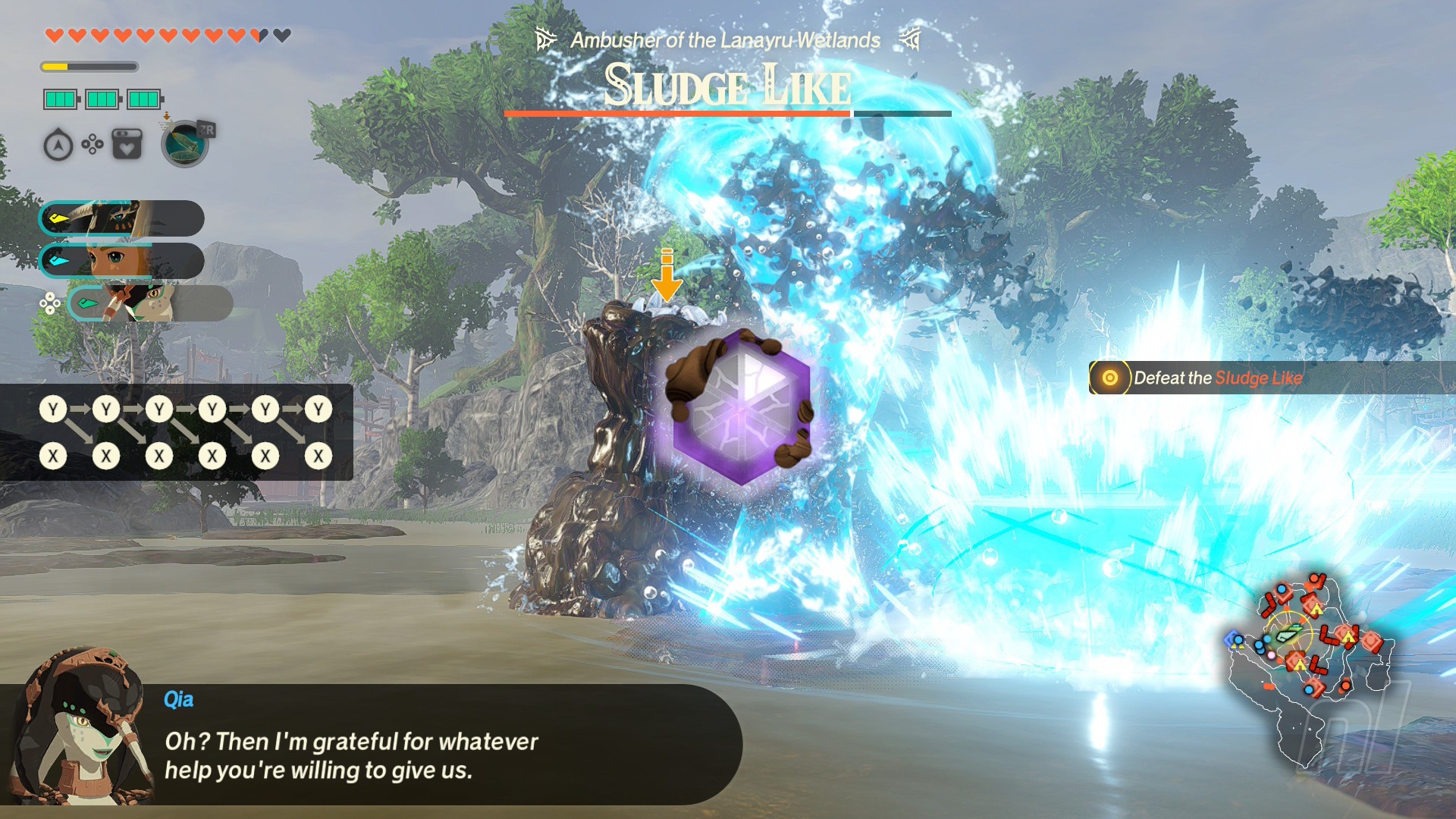Switch to the masked character with yellow marker
This screenshot has width=1456, height=819.
click(x=121, y=219)
